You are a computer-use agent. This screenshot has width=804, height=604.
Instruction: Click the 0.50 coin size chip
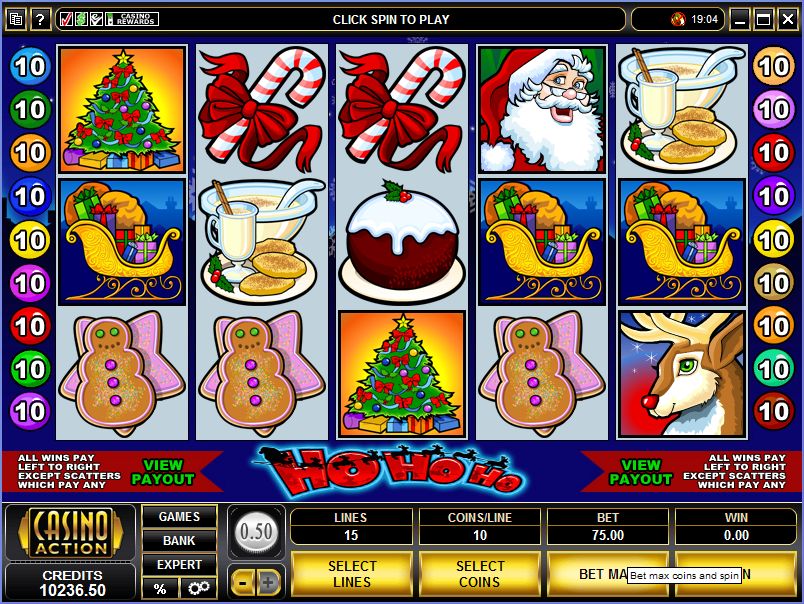click(x=257, y=531)
